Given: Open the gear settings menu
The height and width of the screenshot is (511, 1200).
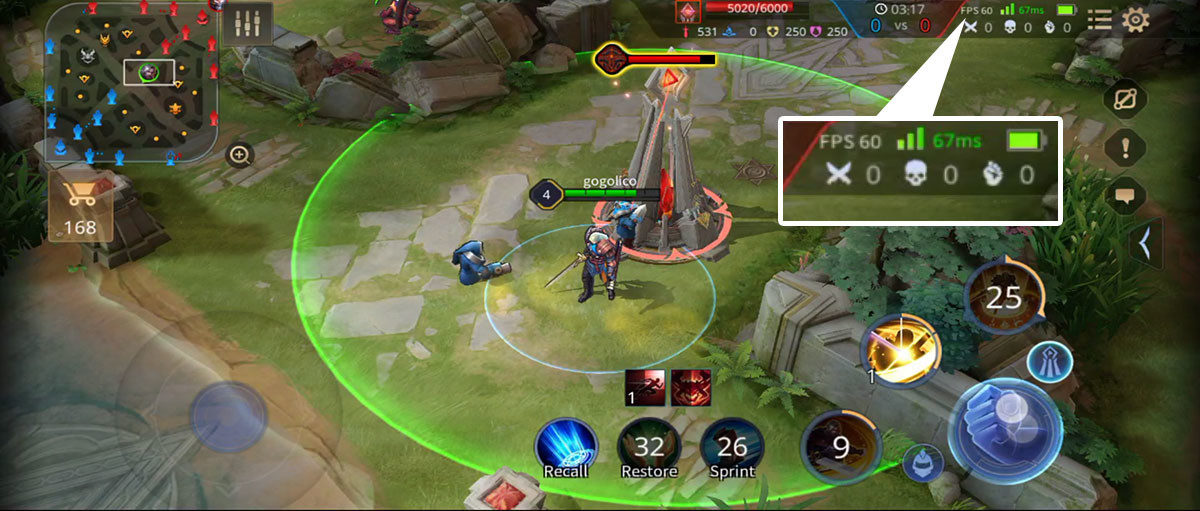Looking at the screenshot, I should (x=1136, y=20).
